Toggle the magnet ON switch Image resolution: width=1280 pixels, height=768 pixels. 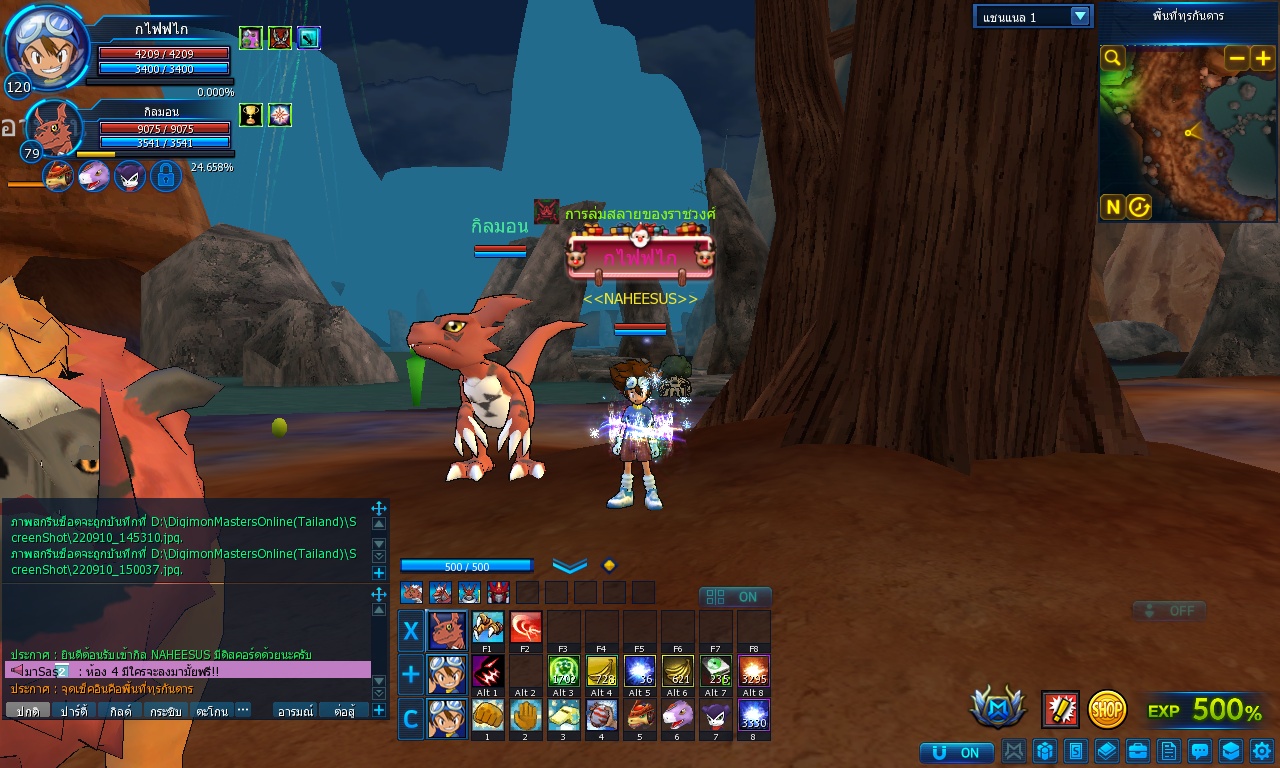coord(955,752)
